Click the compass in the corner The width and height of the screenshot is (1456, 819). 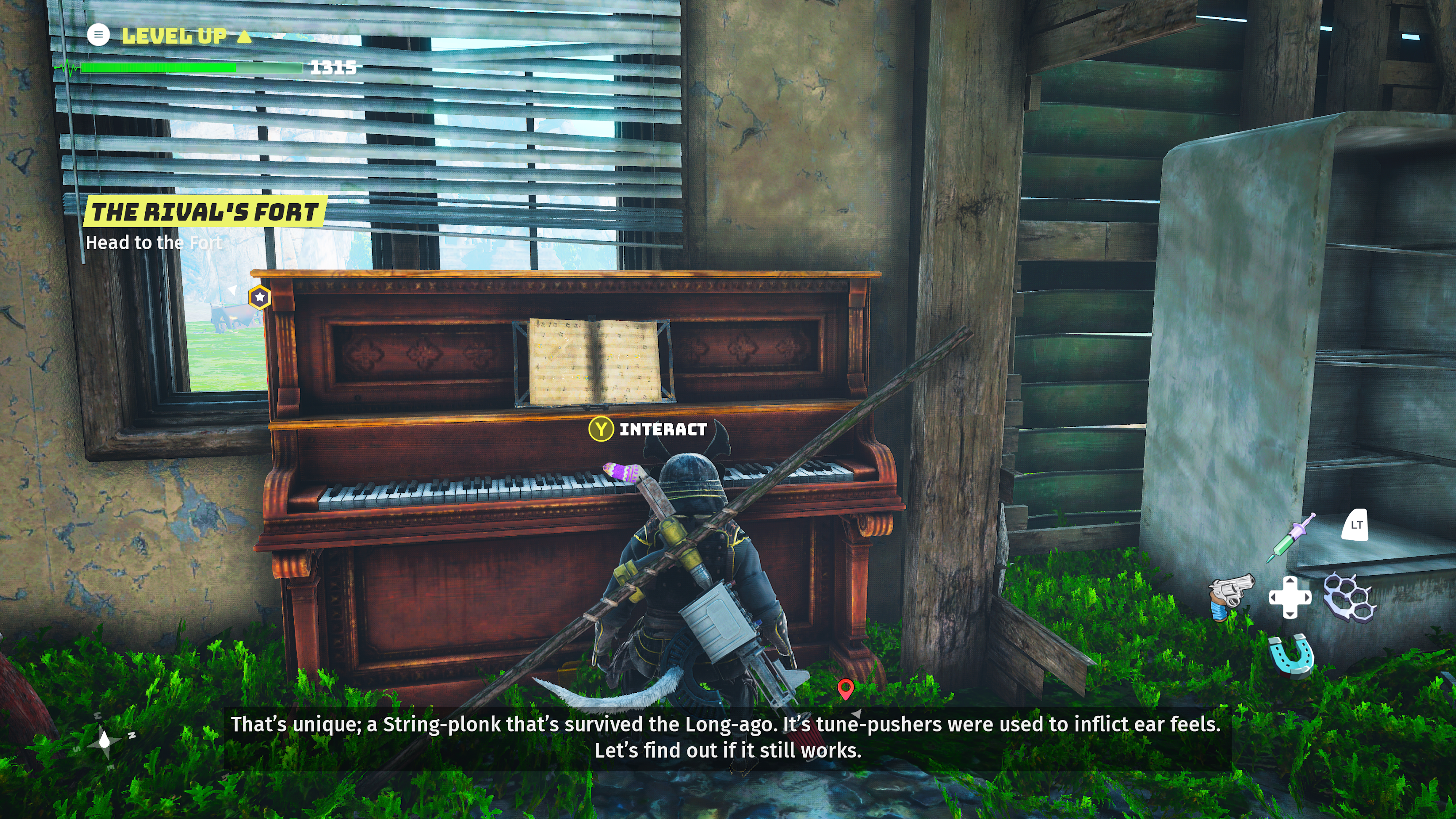click(x=105, y=740)
